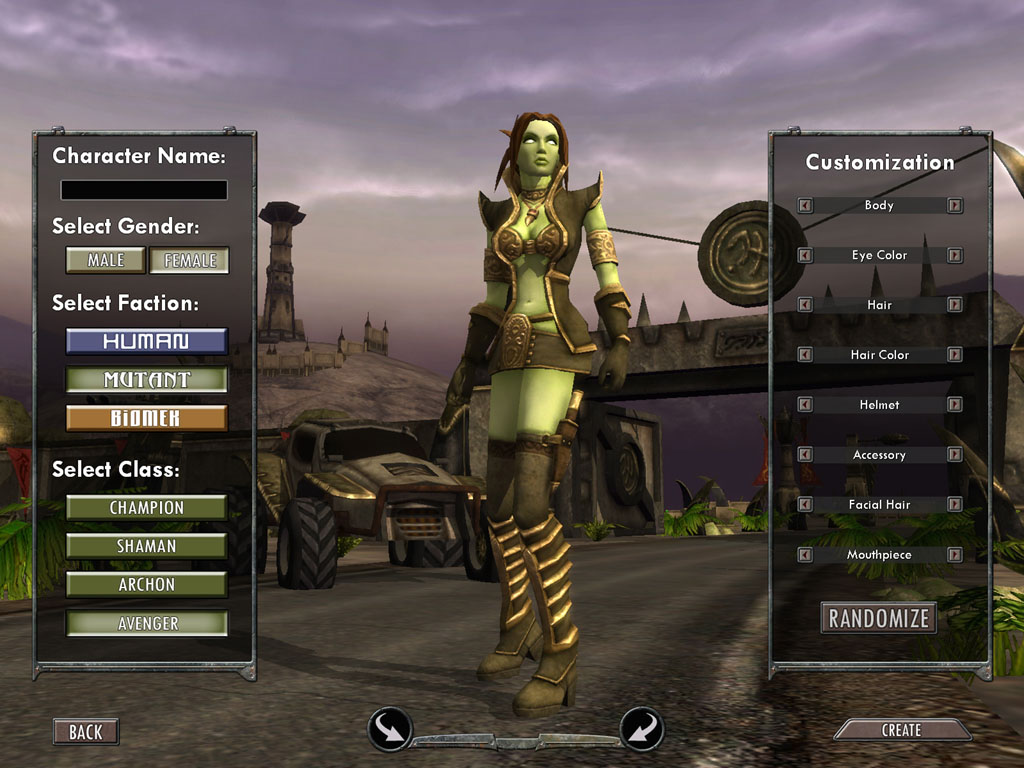Viewport: 1024px width, 768px height.
Task: Pick the Archon class
Action: click(146, 585)
